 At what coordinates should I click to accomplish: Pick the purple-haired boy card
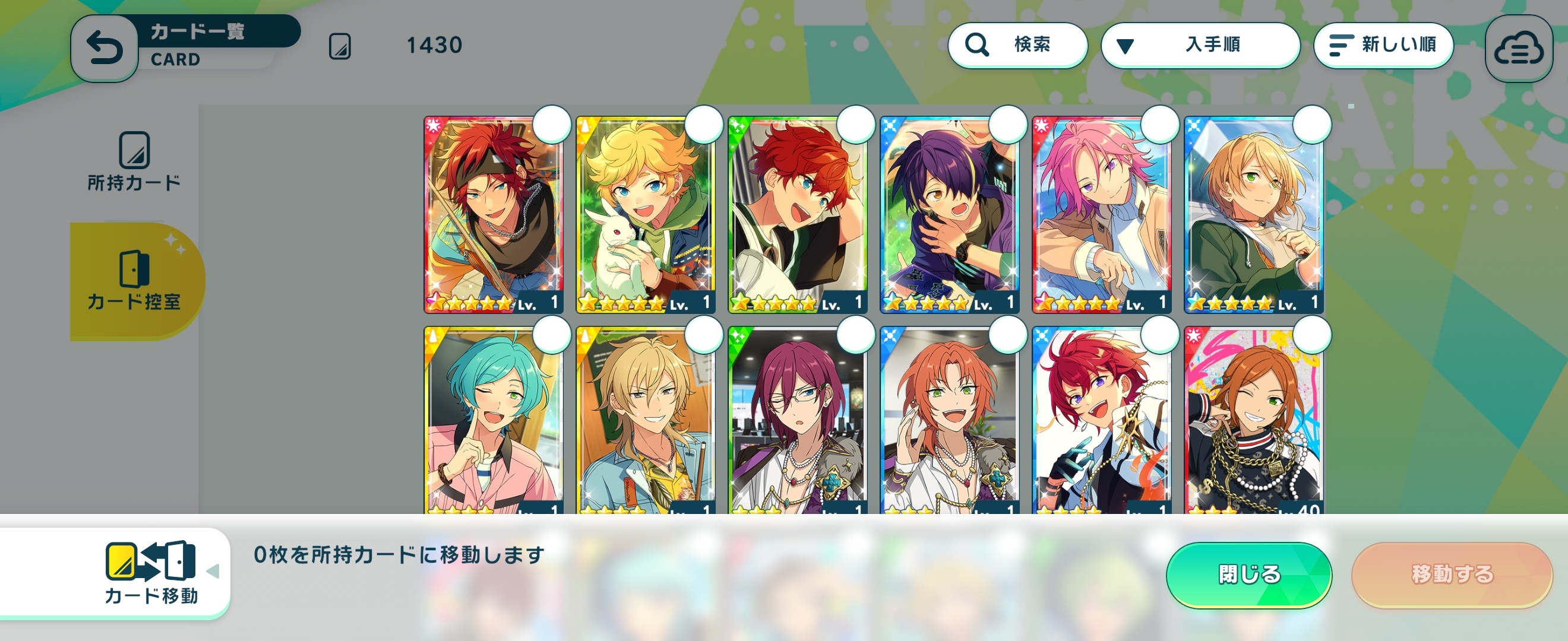click(949, 214)
